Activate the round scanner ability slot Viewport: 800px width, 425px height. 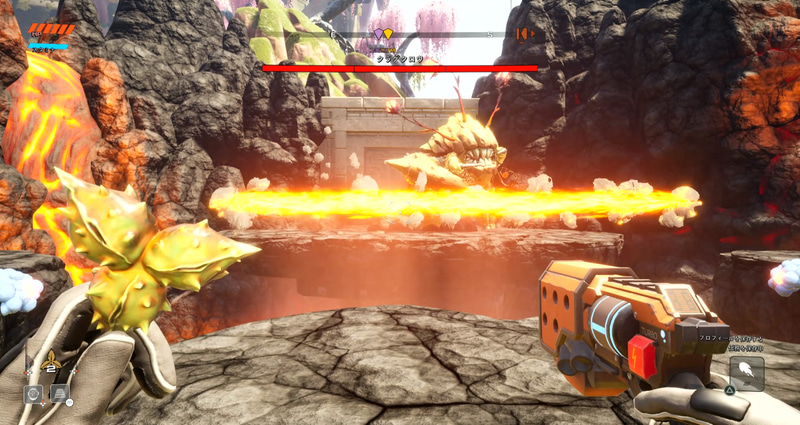pos(33,394)
